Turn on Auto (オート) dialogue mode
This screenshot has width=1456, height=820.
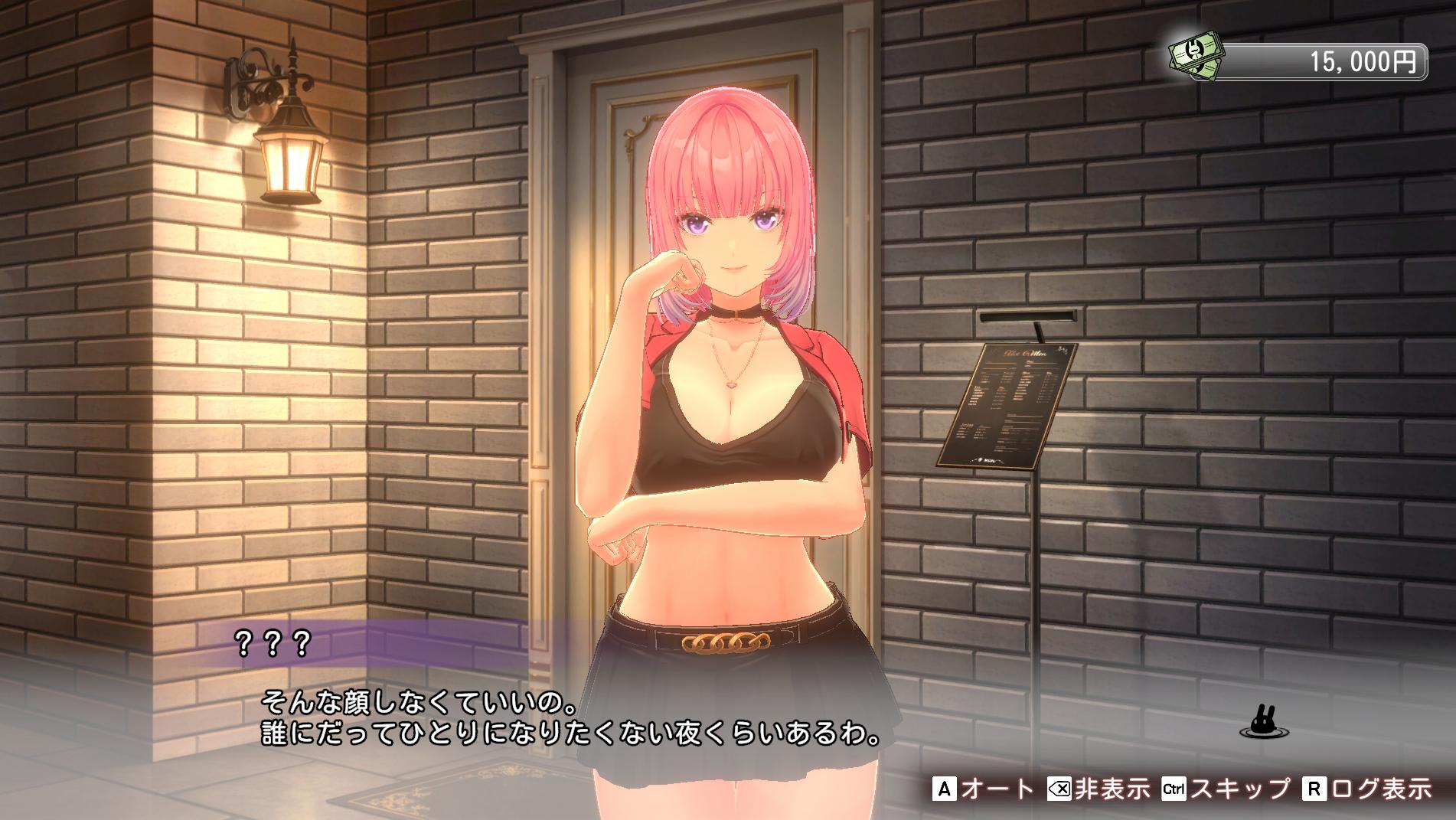(x=983, y=788)
